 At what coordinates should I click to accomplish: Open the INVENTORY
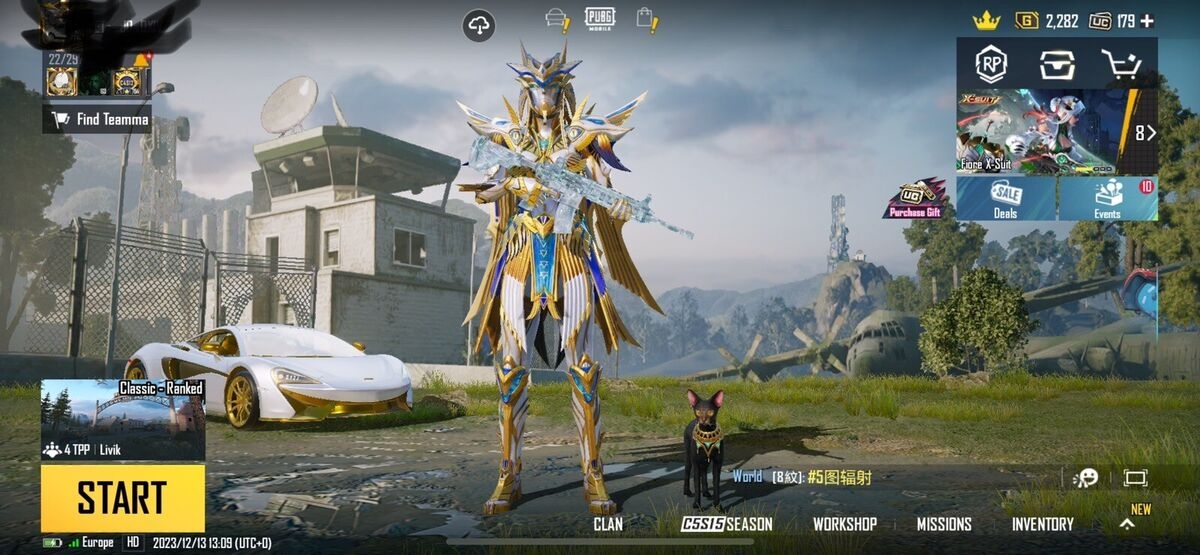coord(1042,524)
